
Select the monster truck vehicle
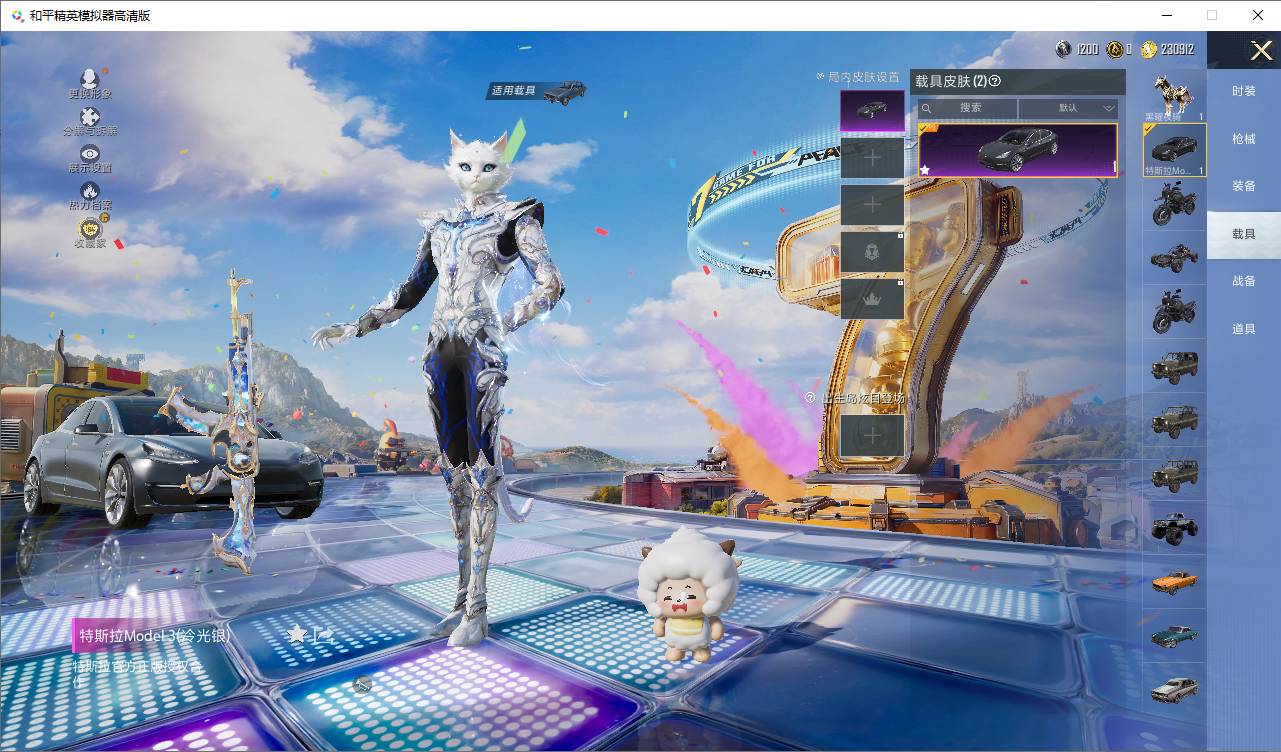click(1174, 527)
